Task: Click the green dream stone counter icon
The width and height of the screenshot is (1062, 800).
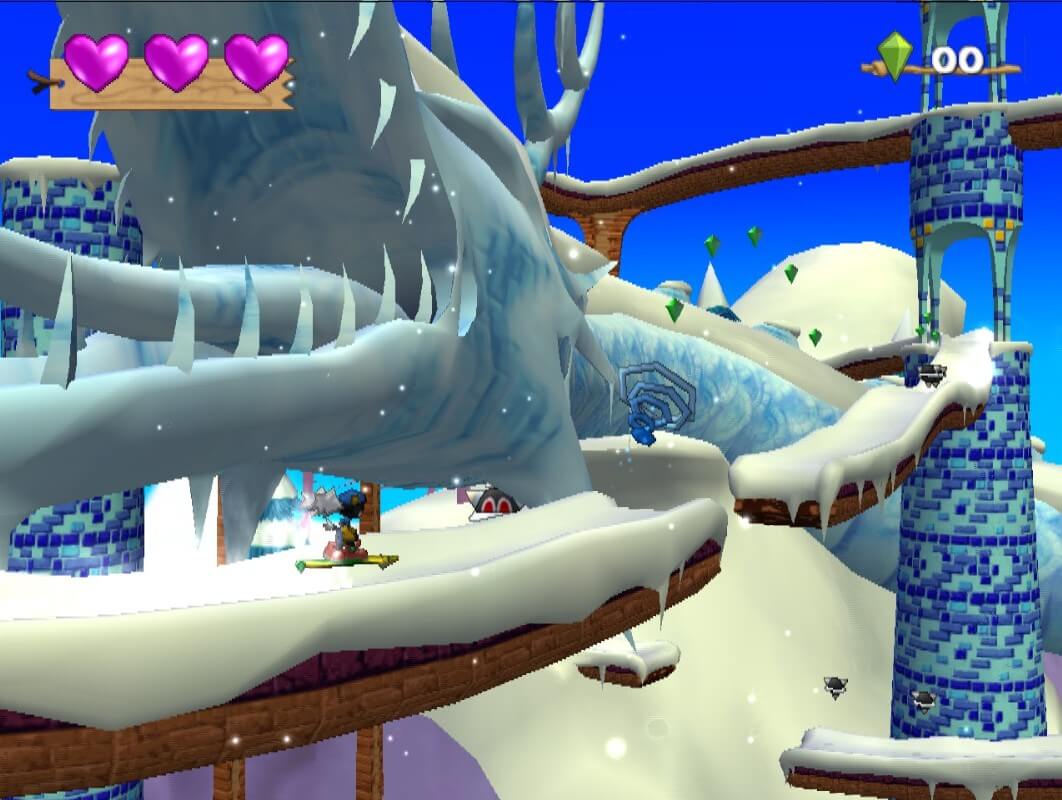Action: pos(895,56)
